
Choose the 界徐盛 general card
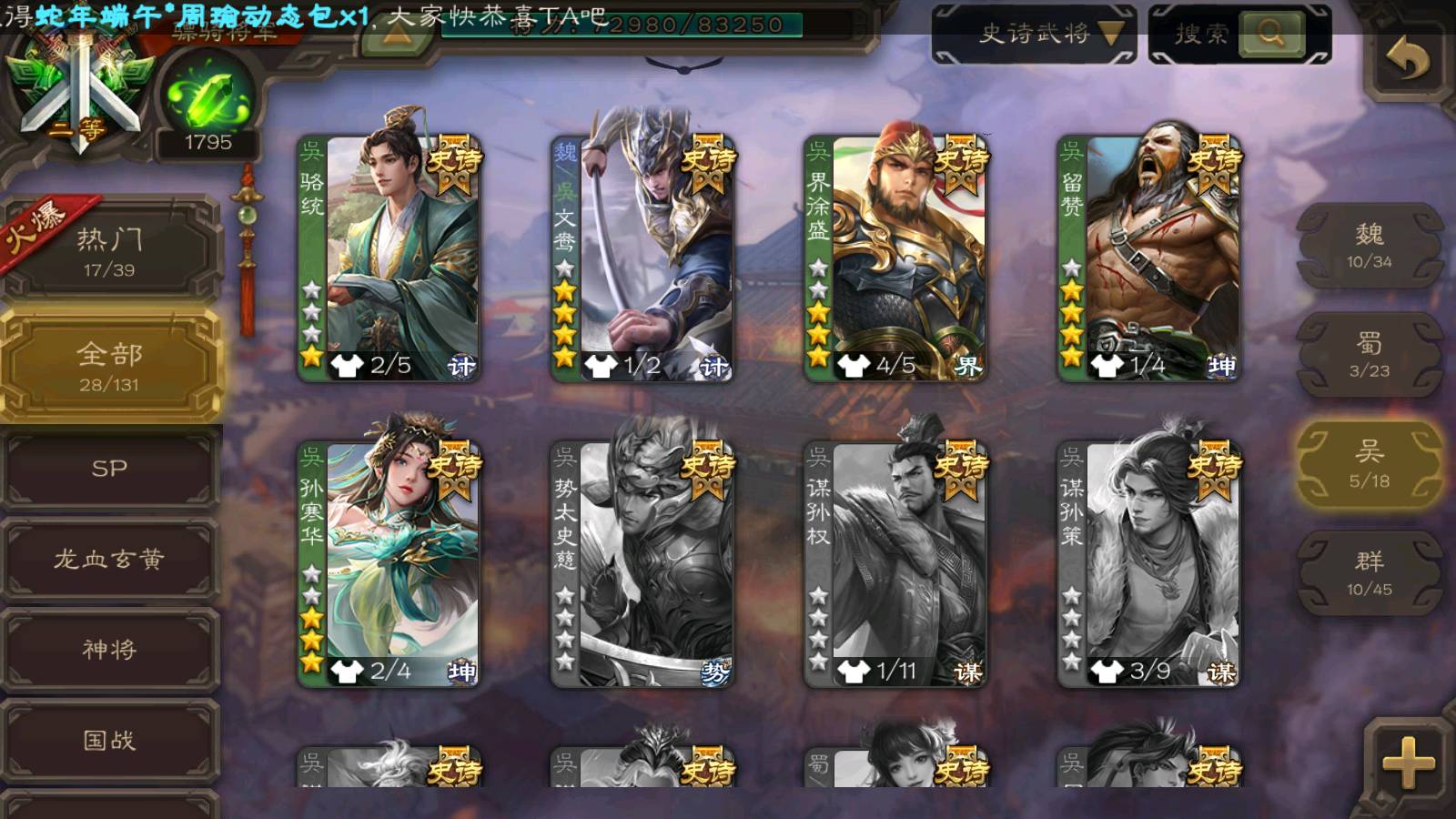tap(895, 259)
